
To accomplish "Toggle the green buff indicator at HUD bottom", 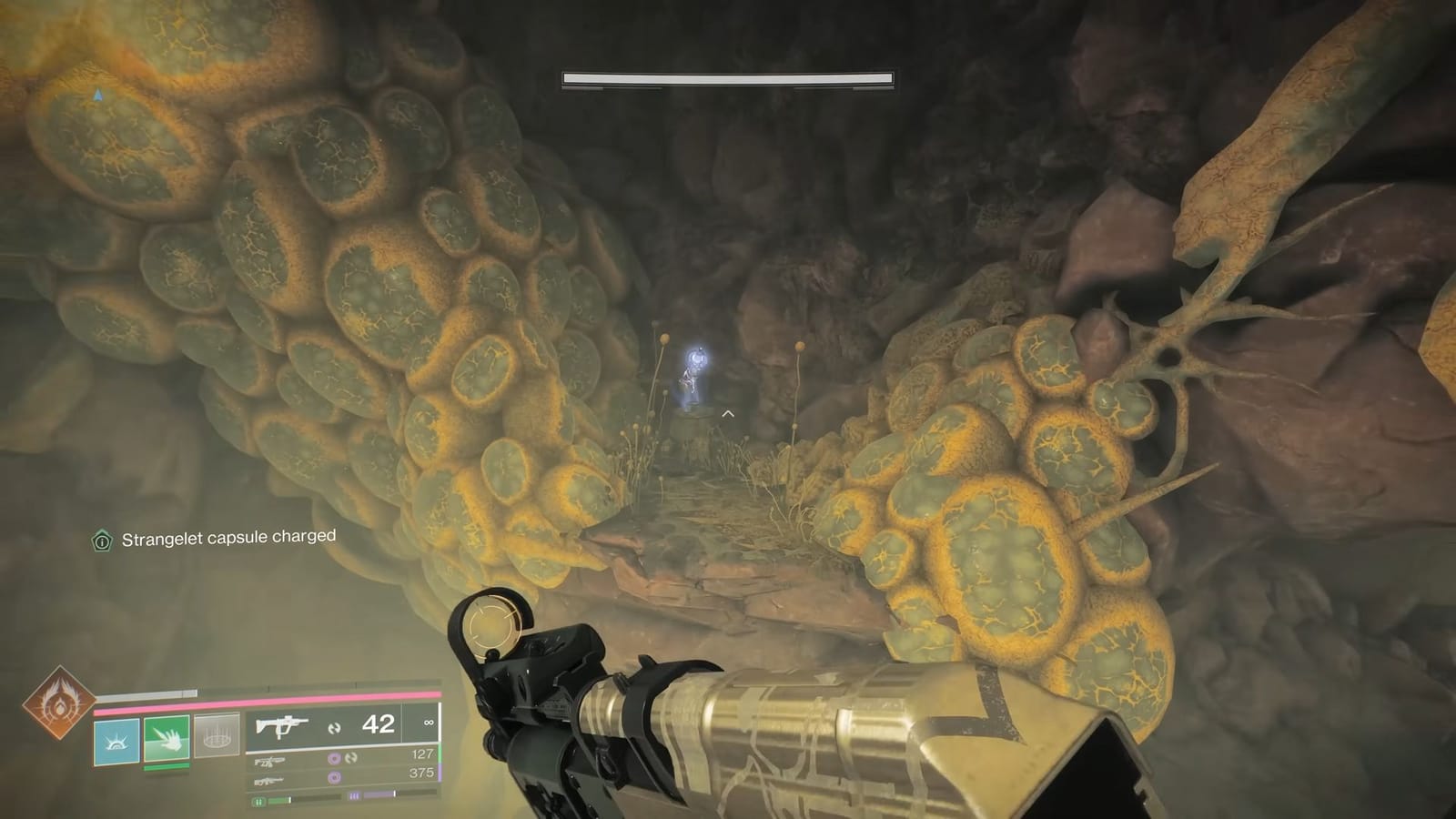I will pyautogui.click(x=258, y=801).
